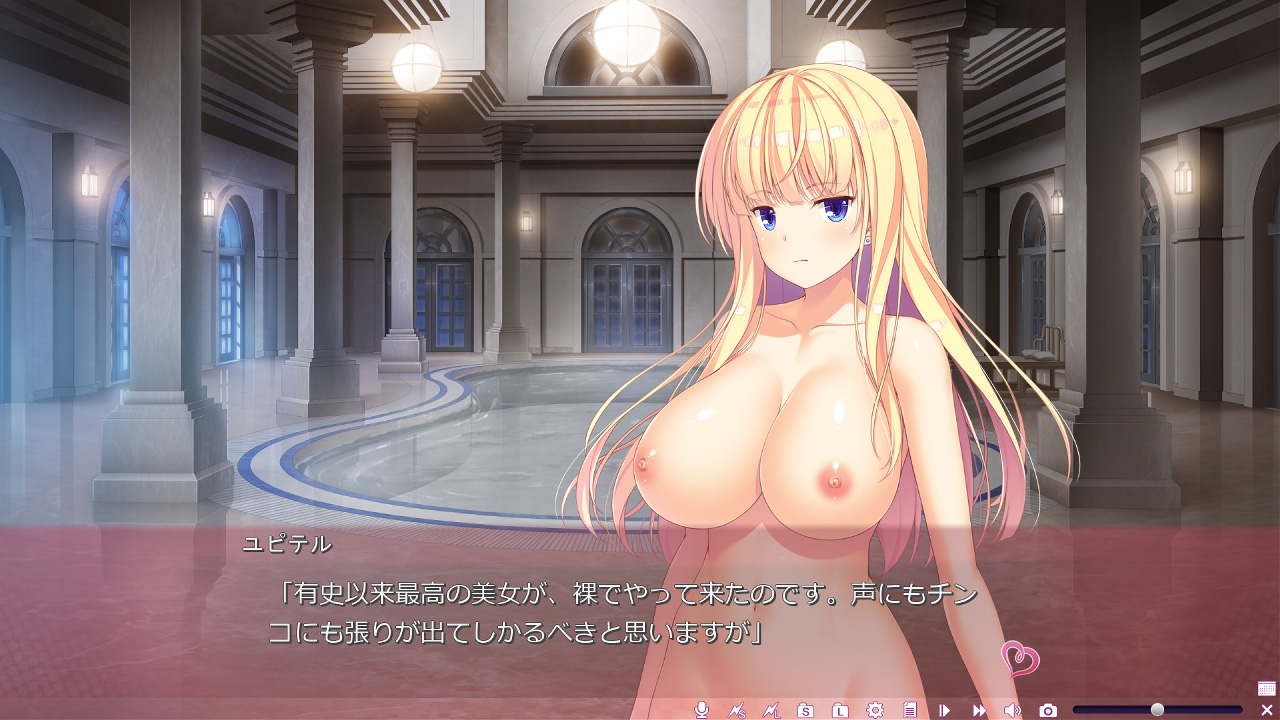The image size is (1280, 720).
Task: Click the volume slider knob
Action: pos(1157,710)
